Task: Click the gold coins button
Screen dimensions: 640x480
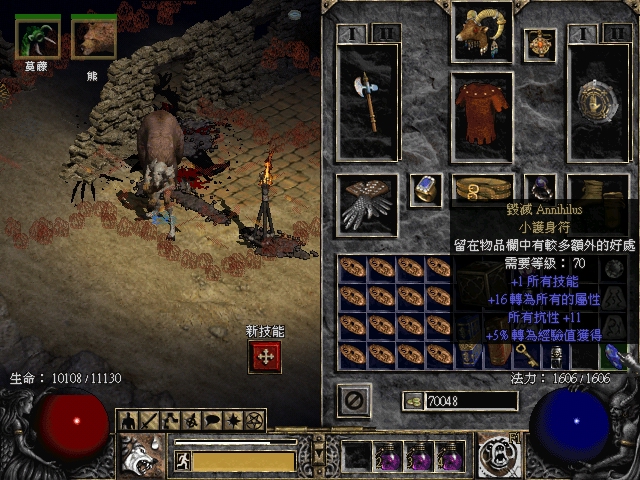Action: [x=410, y=401]
